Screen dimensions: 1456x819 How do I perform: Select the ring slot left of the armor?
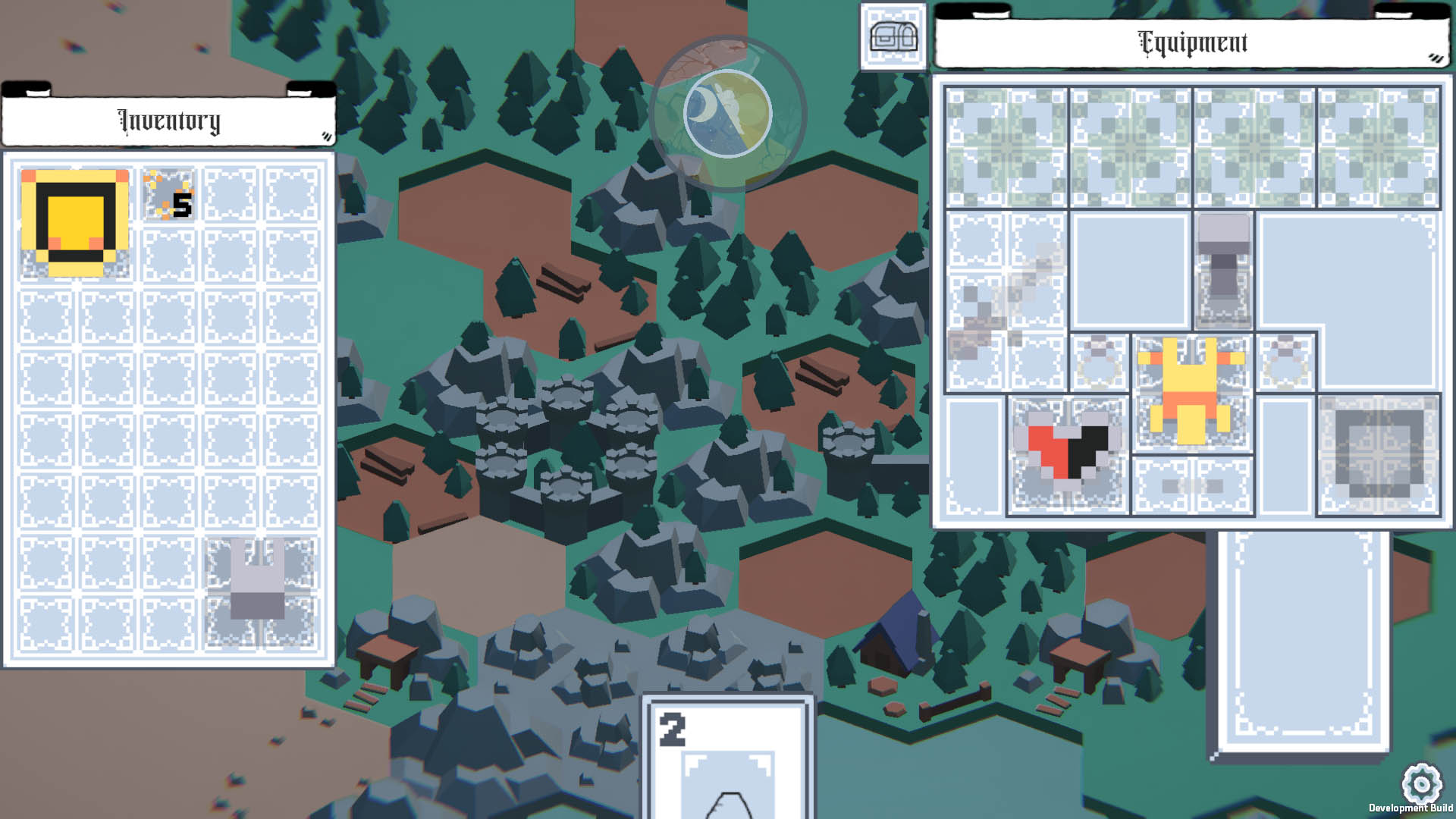1099,362
